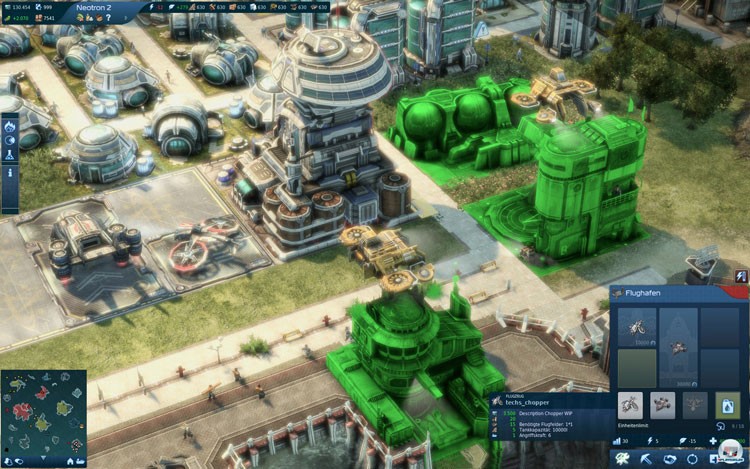Image resolution: width=750 pixels, height=469 pixels.
Task: Choose the second aircraft build button
Action: [x=663, y=405]
